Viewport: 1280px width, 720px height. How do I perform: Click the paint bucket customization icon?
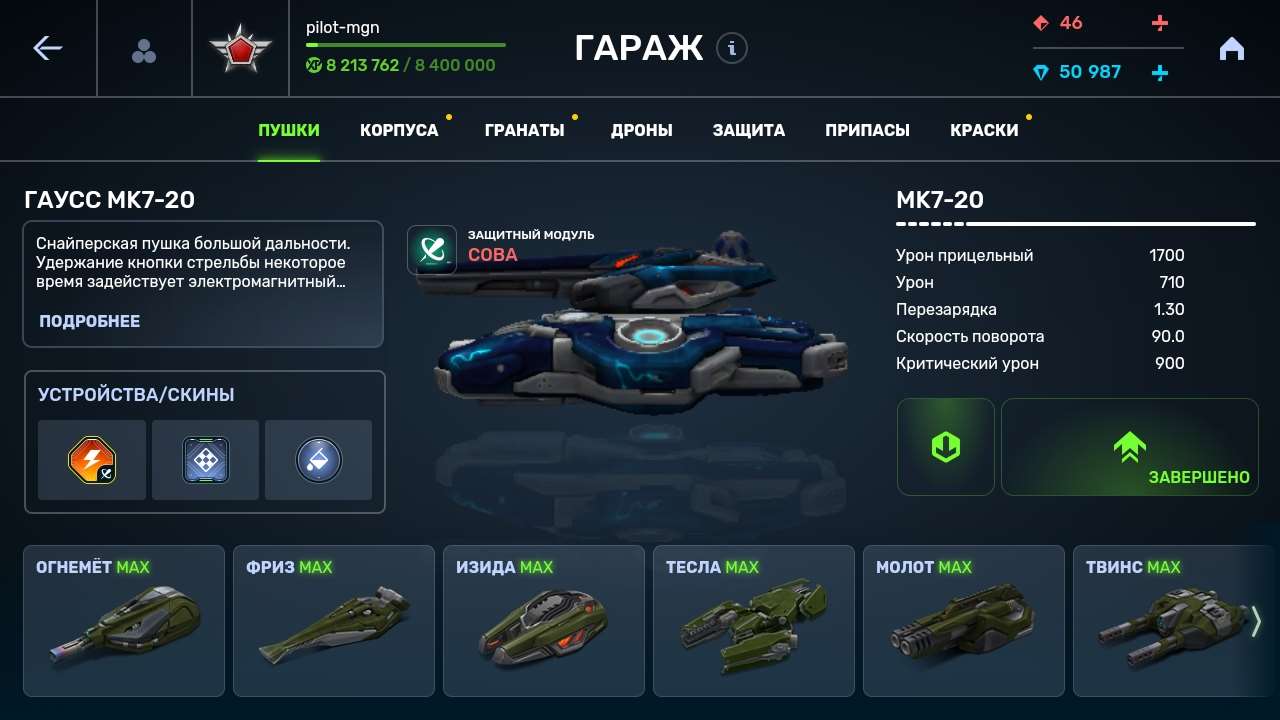(318, 461)
